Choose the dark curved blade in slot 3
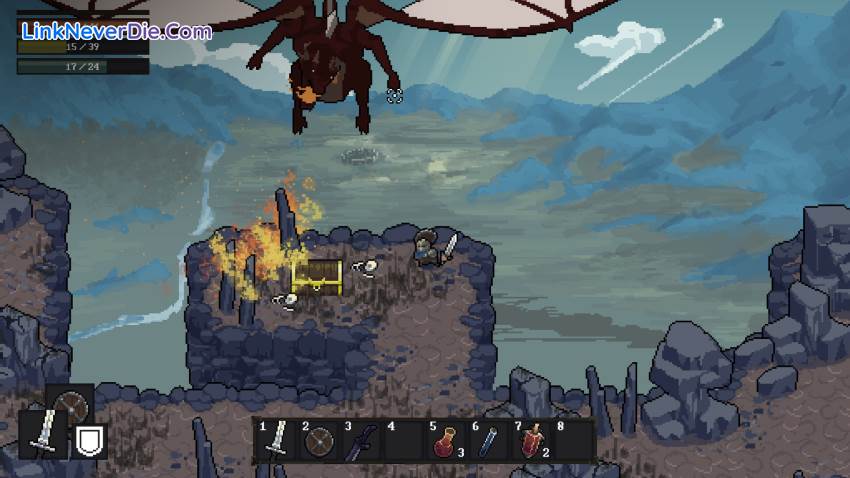 point(361,441)
